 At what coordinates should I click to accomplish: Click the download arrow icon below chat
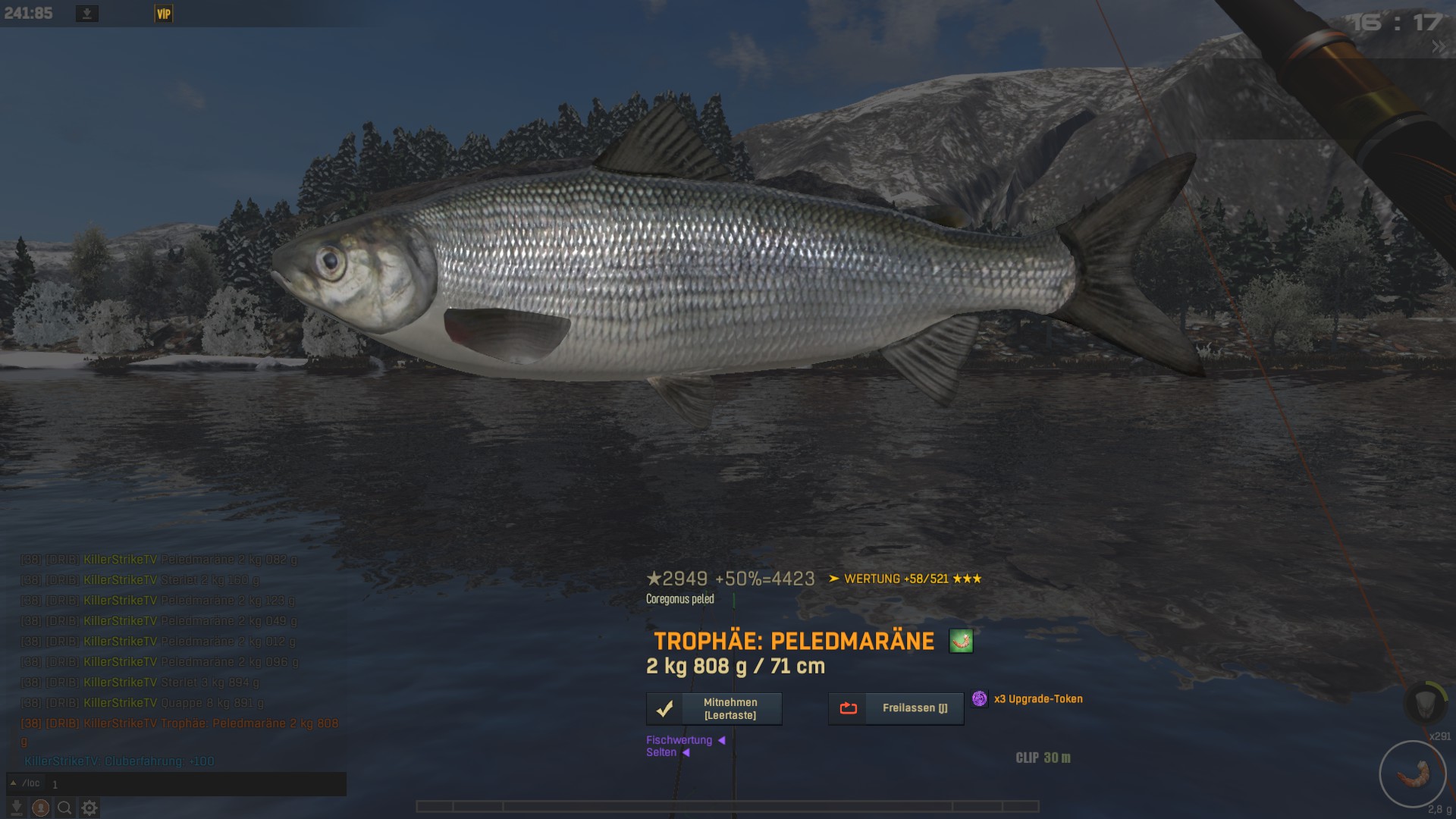[17, 808]
